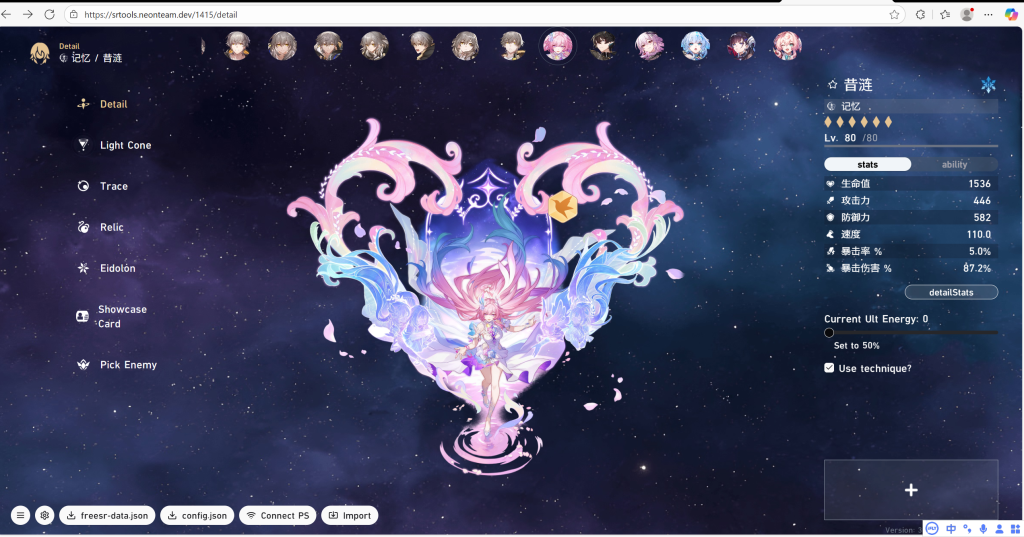Click the large plus add box
The width and height of the screenshot is (1024, 537).
(x=910, y=490)
